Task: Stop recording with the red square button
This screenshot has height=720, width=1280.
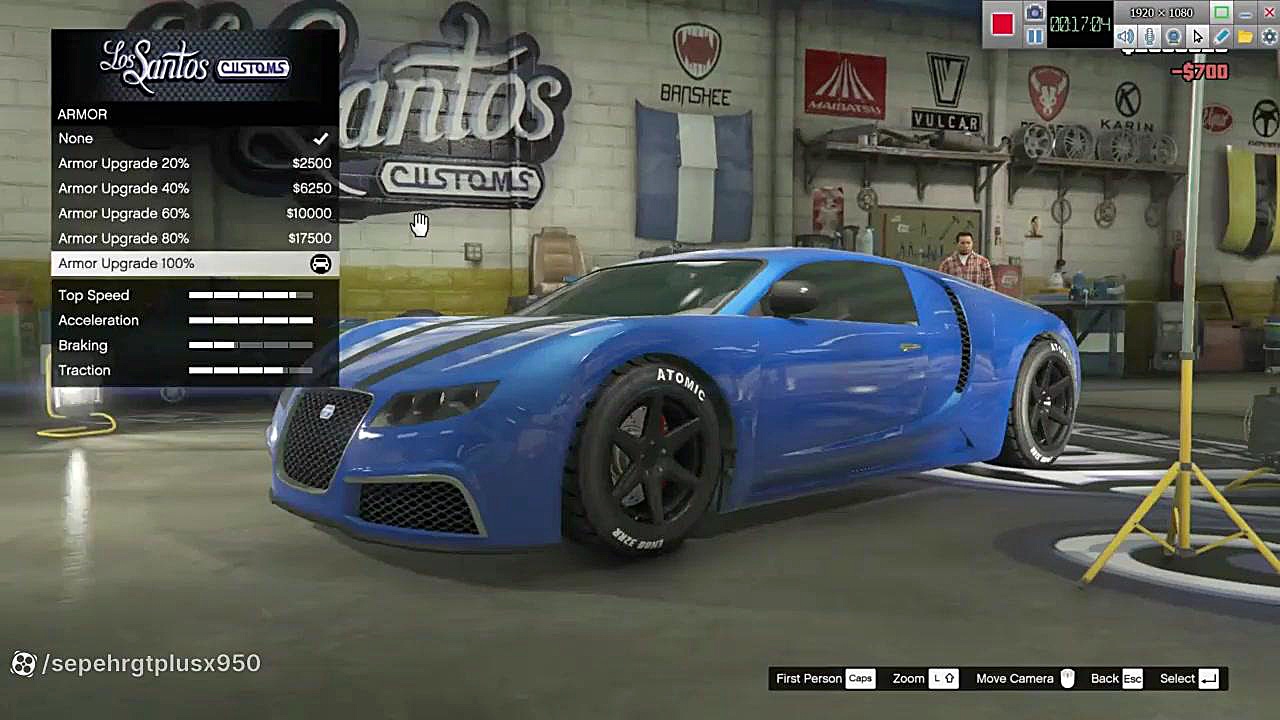Action: [x=1002, y=24]
